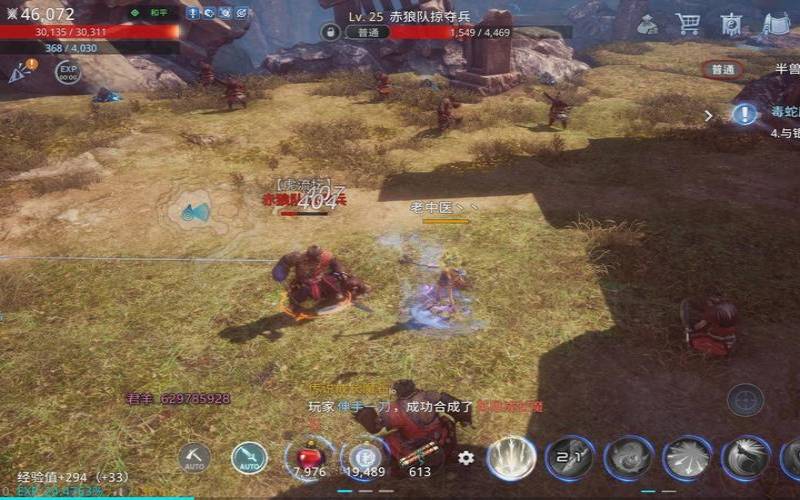Click the speaker icon on the ground
800x500 pixels.
(195, 212)
